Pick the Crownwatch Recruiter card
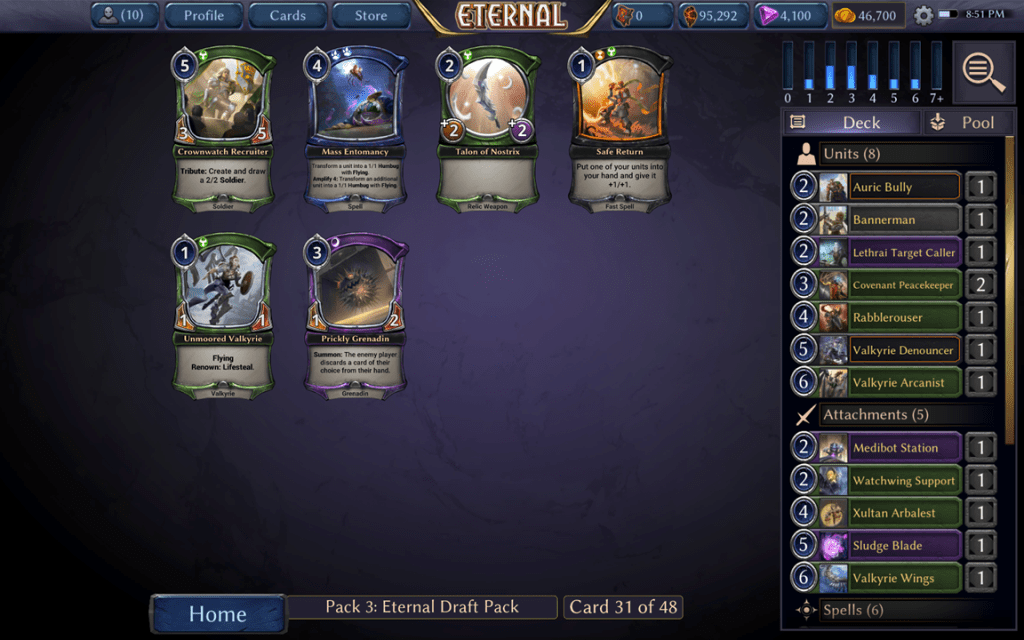This screenshot has width=1024, height=640. point(225,126)
